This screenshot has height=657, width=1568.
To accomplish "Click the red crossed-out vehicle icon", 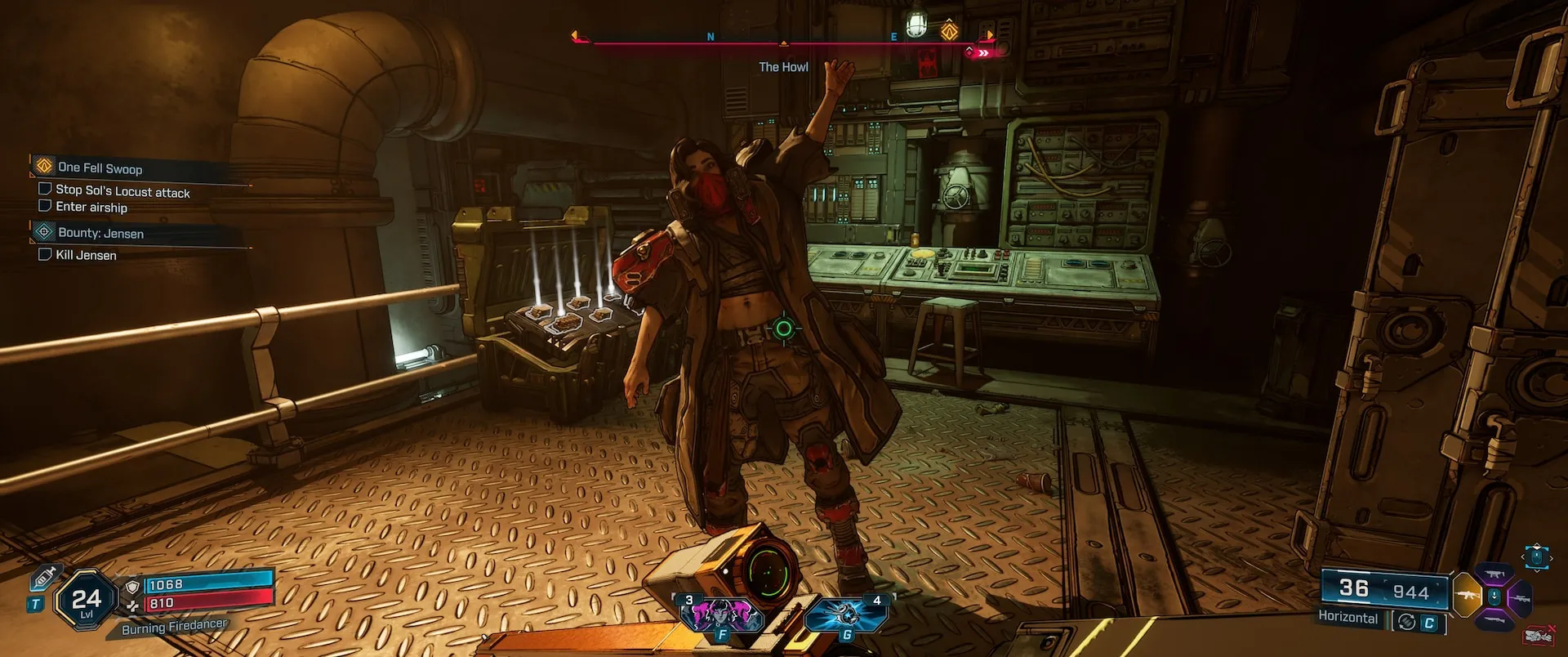I will 1539,636.
